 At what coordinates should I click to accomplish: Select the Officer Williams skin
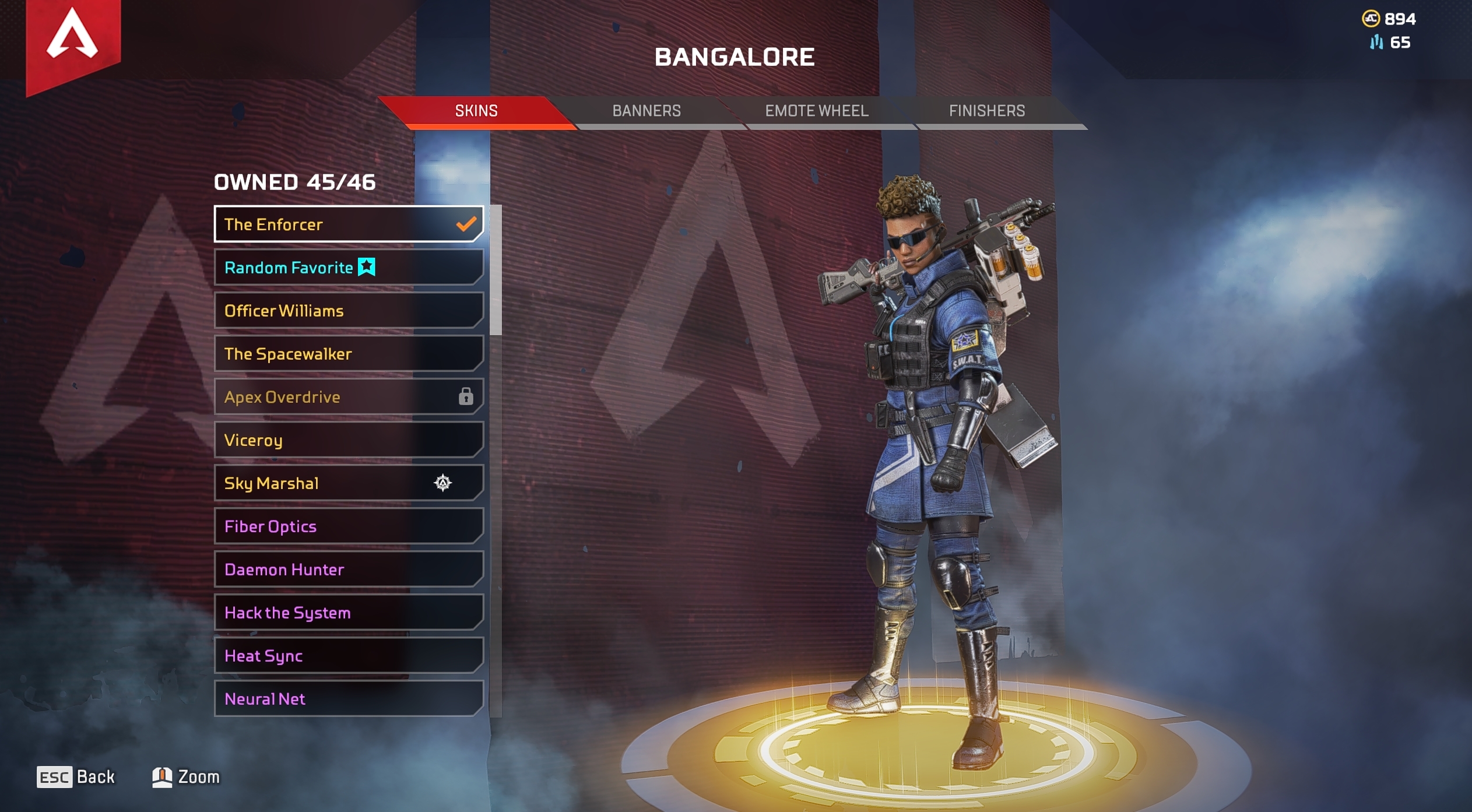point(348,311)
